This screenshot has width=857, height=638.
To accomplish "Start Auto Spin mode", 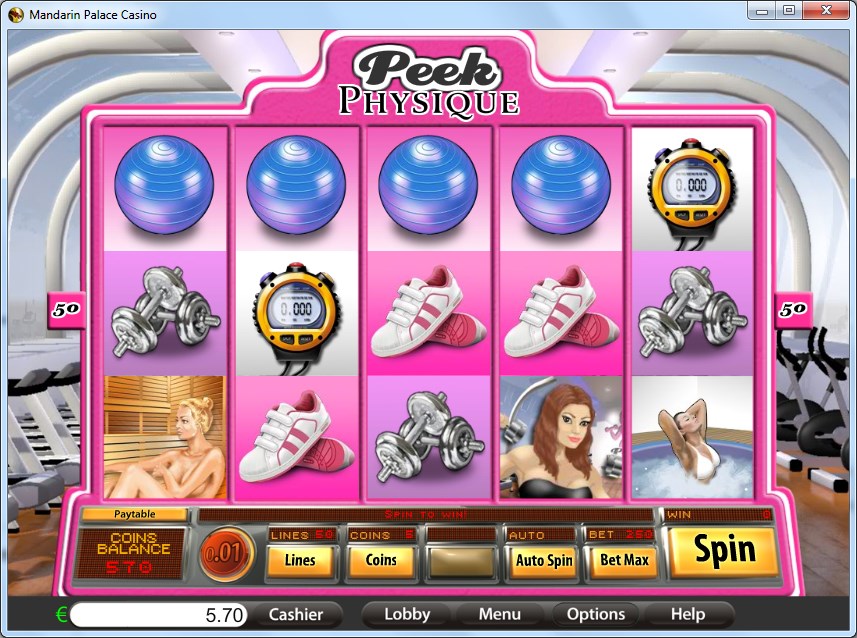I will click(x=543, y=560).
